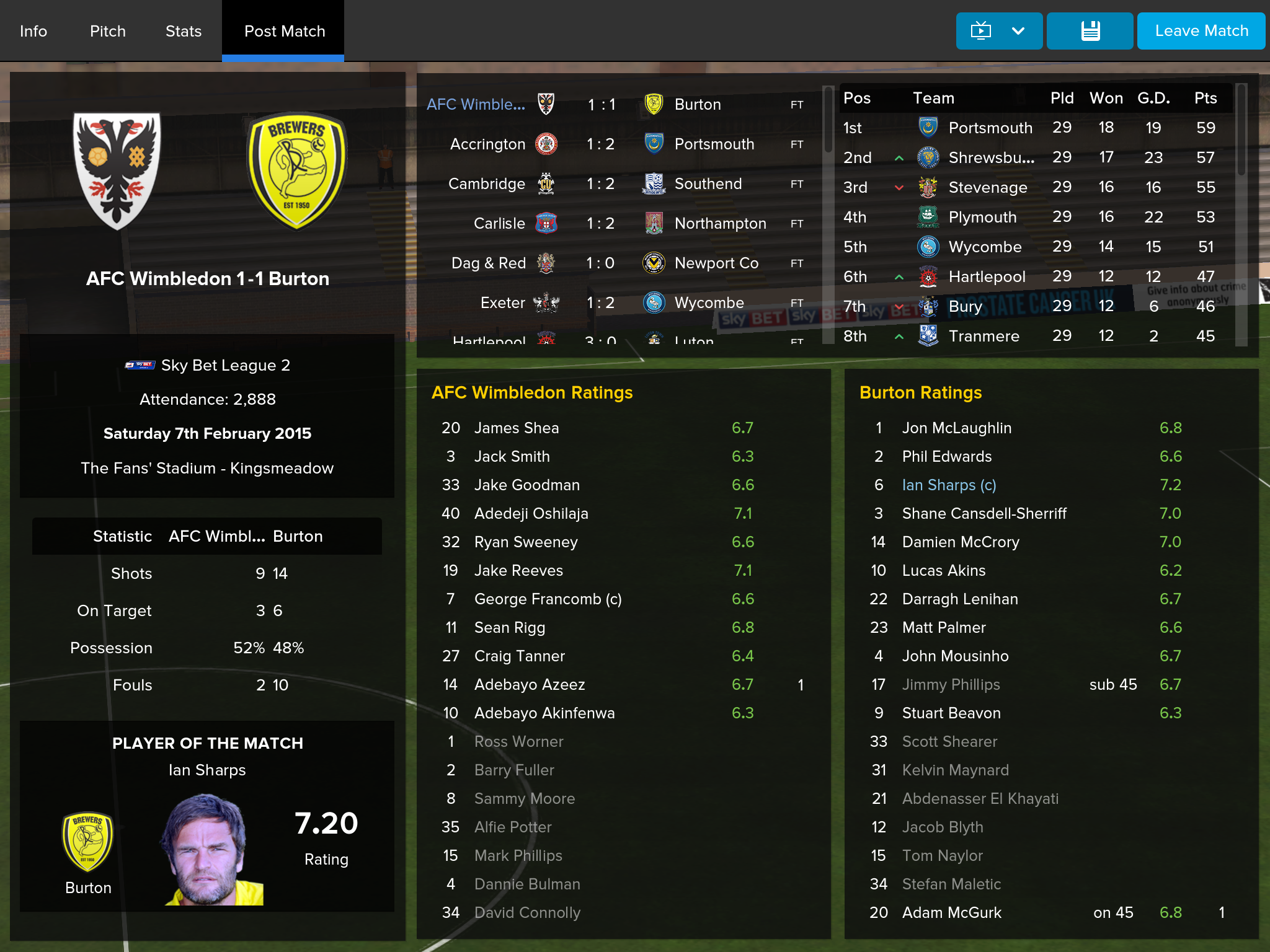Open Shrewsbury's row in the league table
This screenshot has height=952, width=1270.
tap(991, 158)
